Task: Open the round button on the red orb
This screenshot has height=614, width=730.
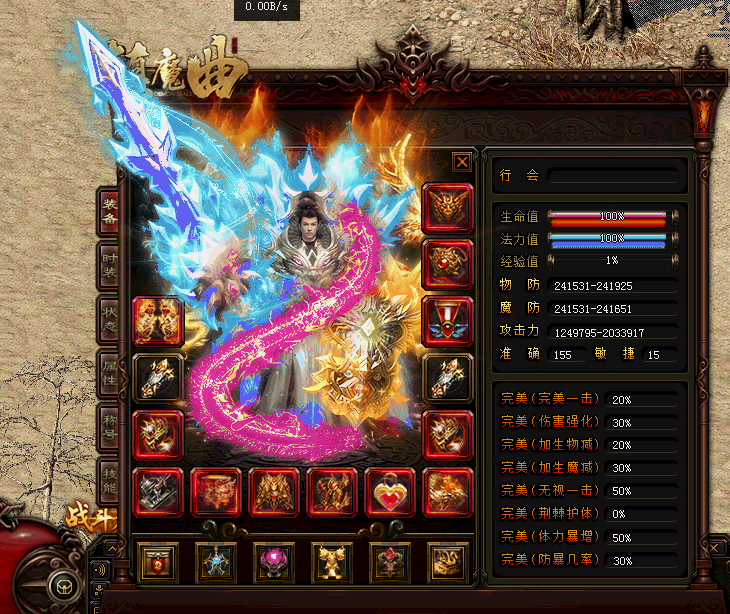Action: click(62, 586)
